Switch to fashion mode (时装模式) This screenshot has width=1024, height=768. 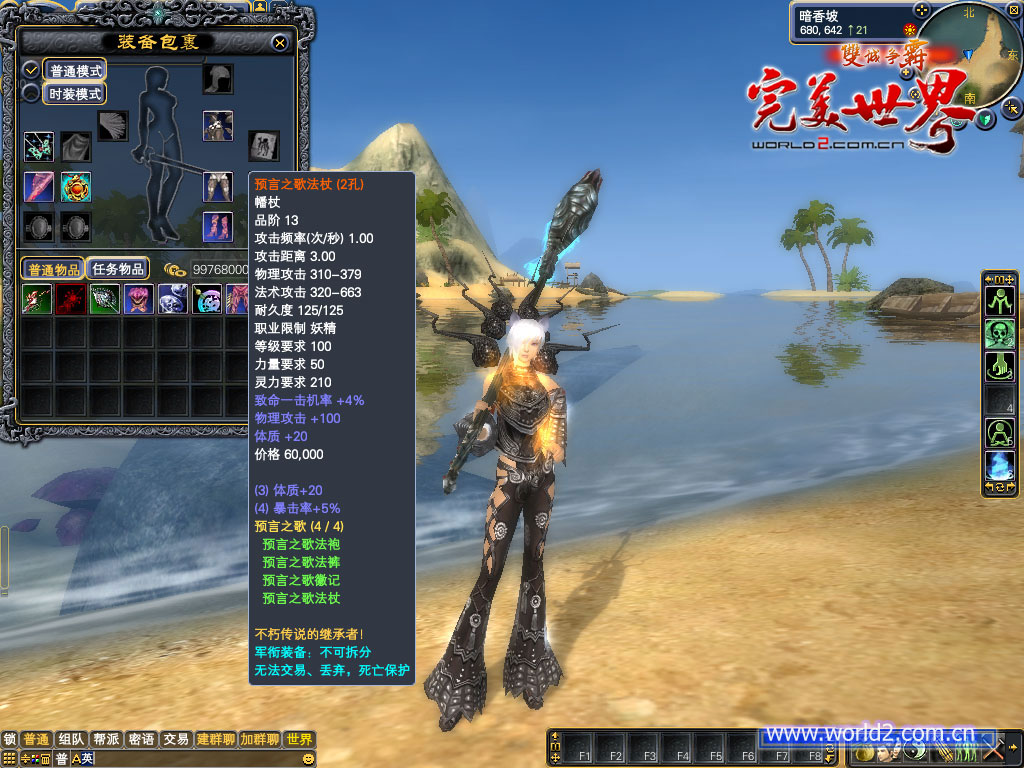76,94
